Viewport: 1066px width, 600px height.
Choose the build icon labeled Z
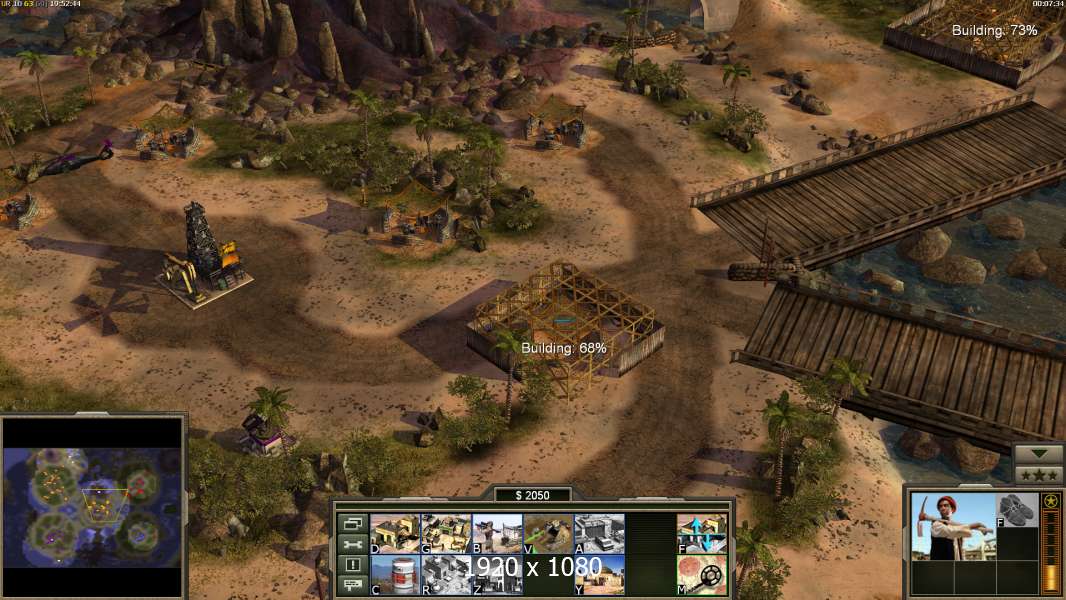click(x=497, y=575)
